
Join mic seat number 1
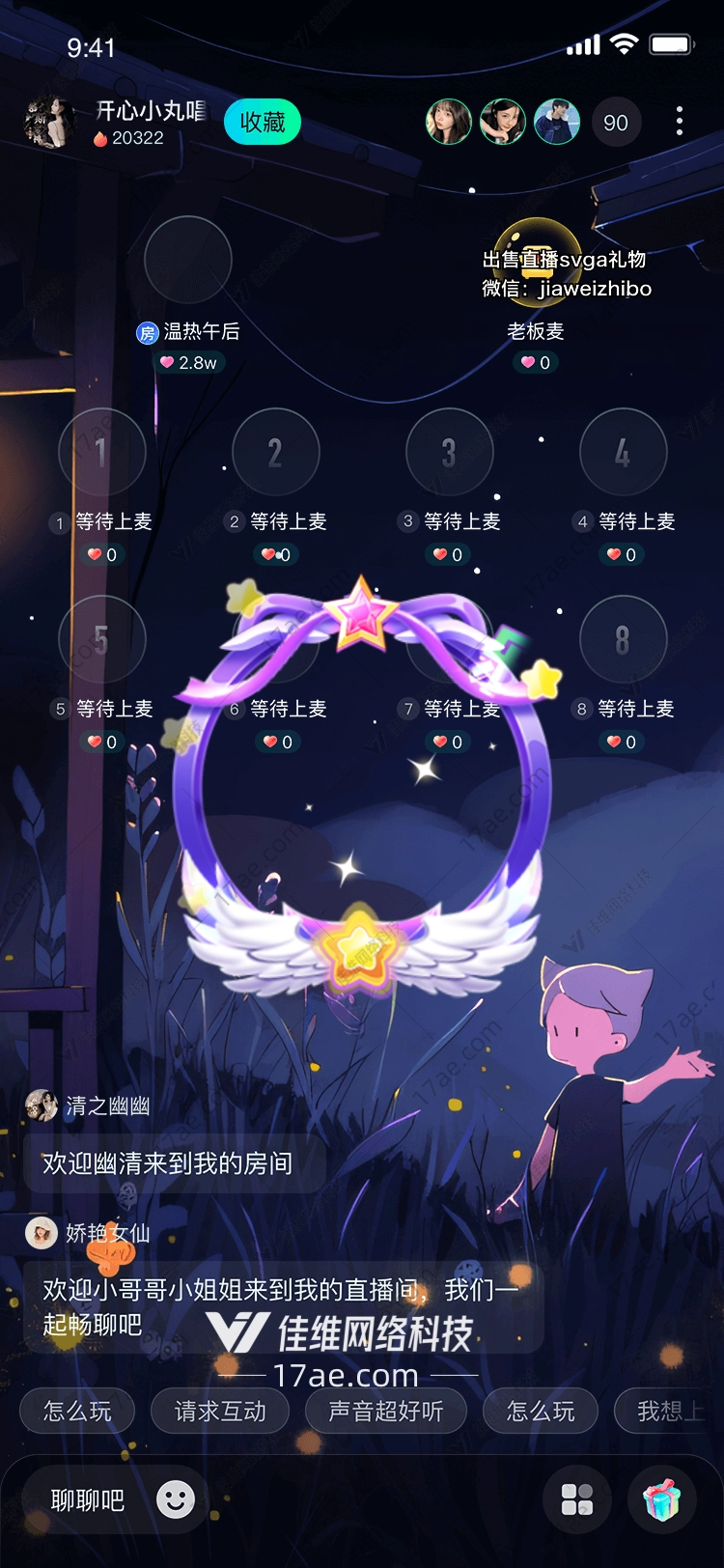[102, 452]
